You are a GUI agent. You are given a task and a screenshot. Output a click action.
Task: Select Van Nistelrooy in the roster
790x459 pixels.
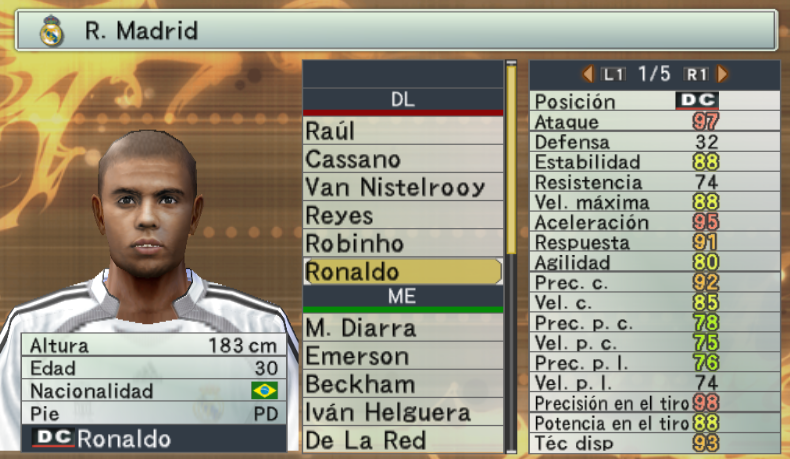402,187
